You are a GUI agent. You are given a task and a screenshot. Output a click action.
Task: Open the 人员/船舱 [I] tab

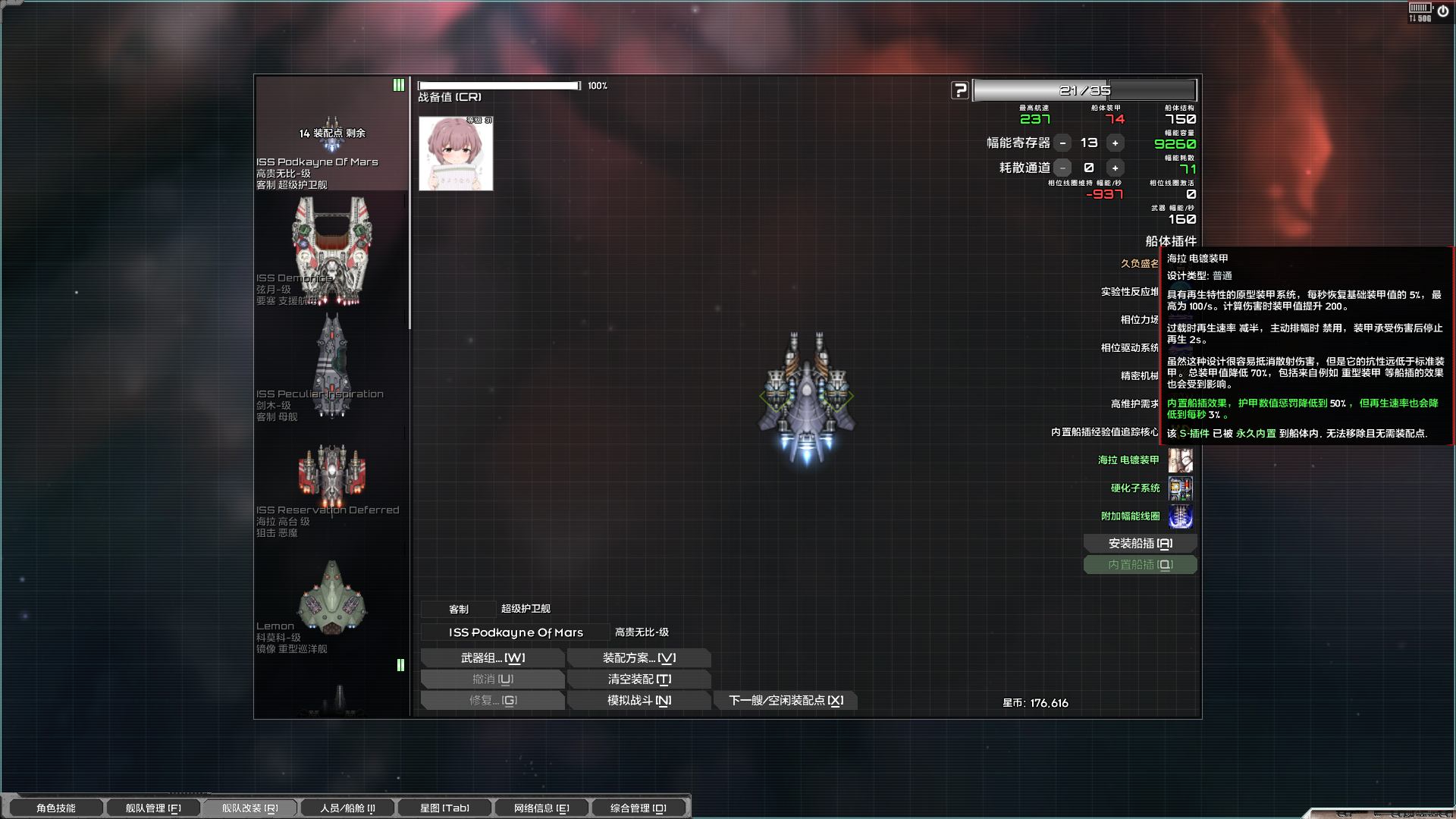[x=347, y=807]
